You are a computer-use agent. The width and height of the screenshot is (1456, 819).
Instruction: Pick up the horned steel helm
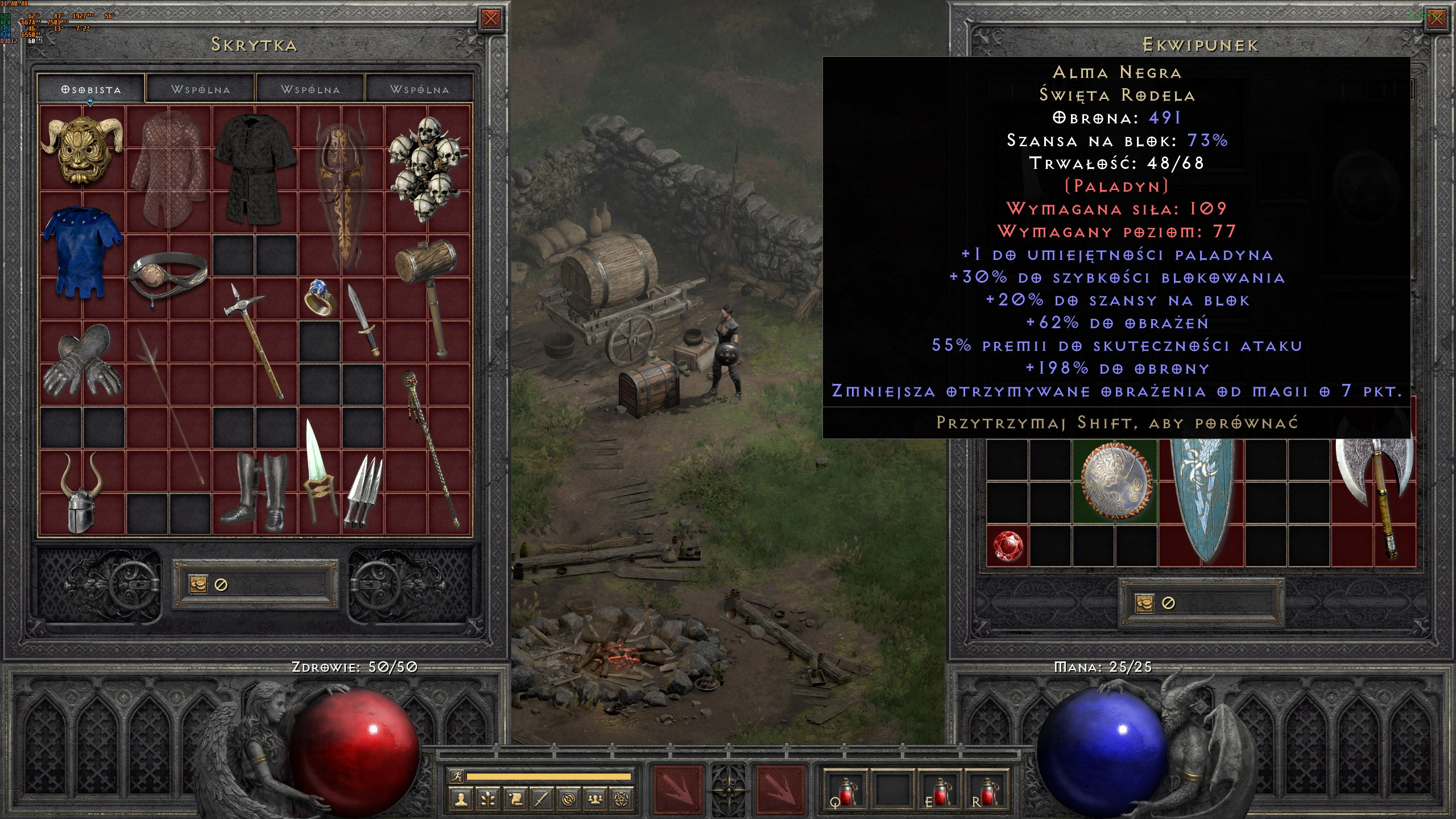83,493
